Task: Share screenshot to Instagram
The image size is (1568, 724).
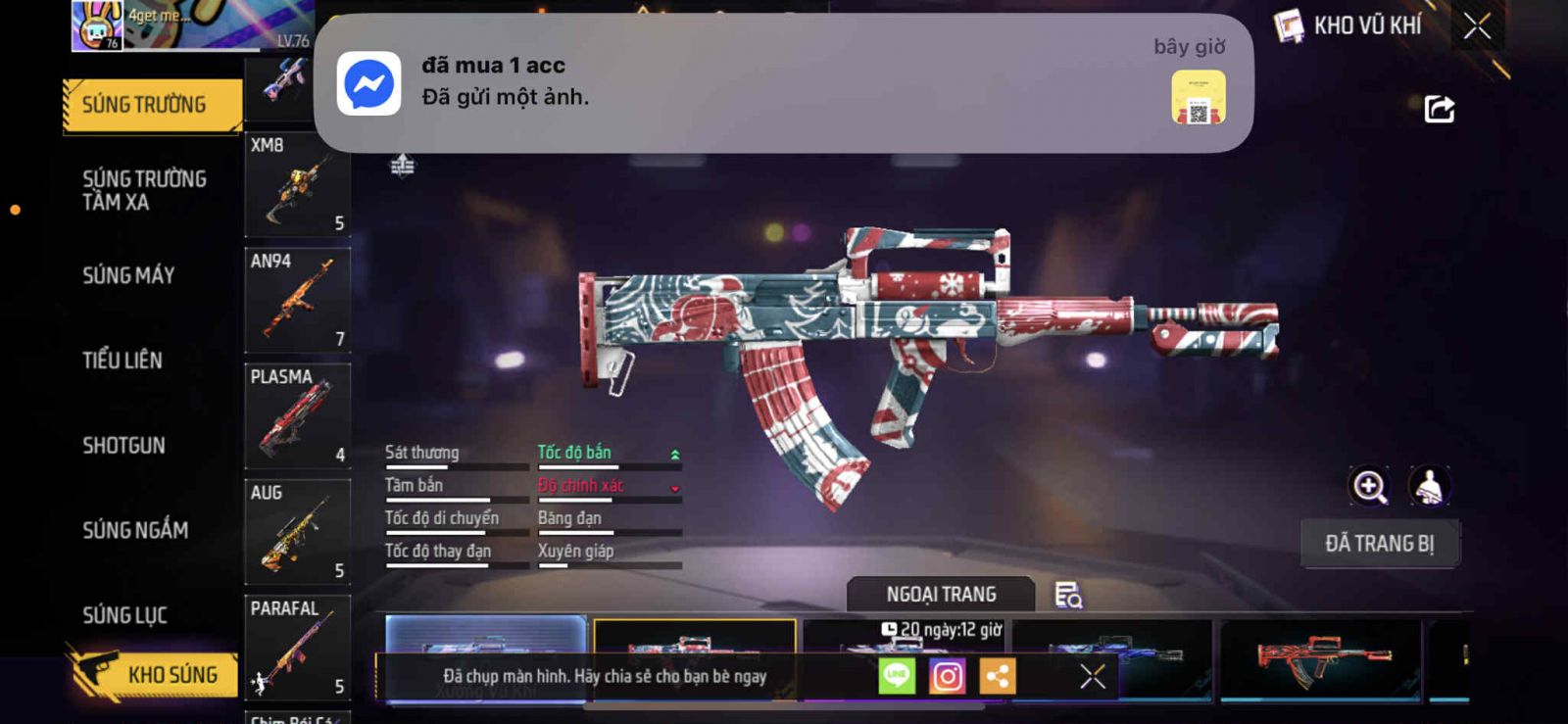Action: pos(947,676)
